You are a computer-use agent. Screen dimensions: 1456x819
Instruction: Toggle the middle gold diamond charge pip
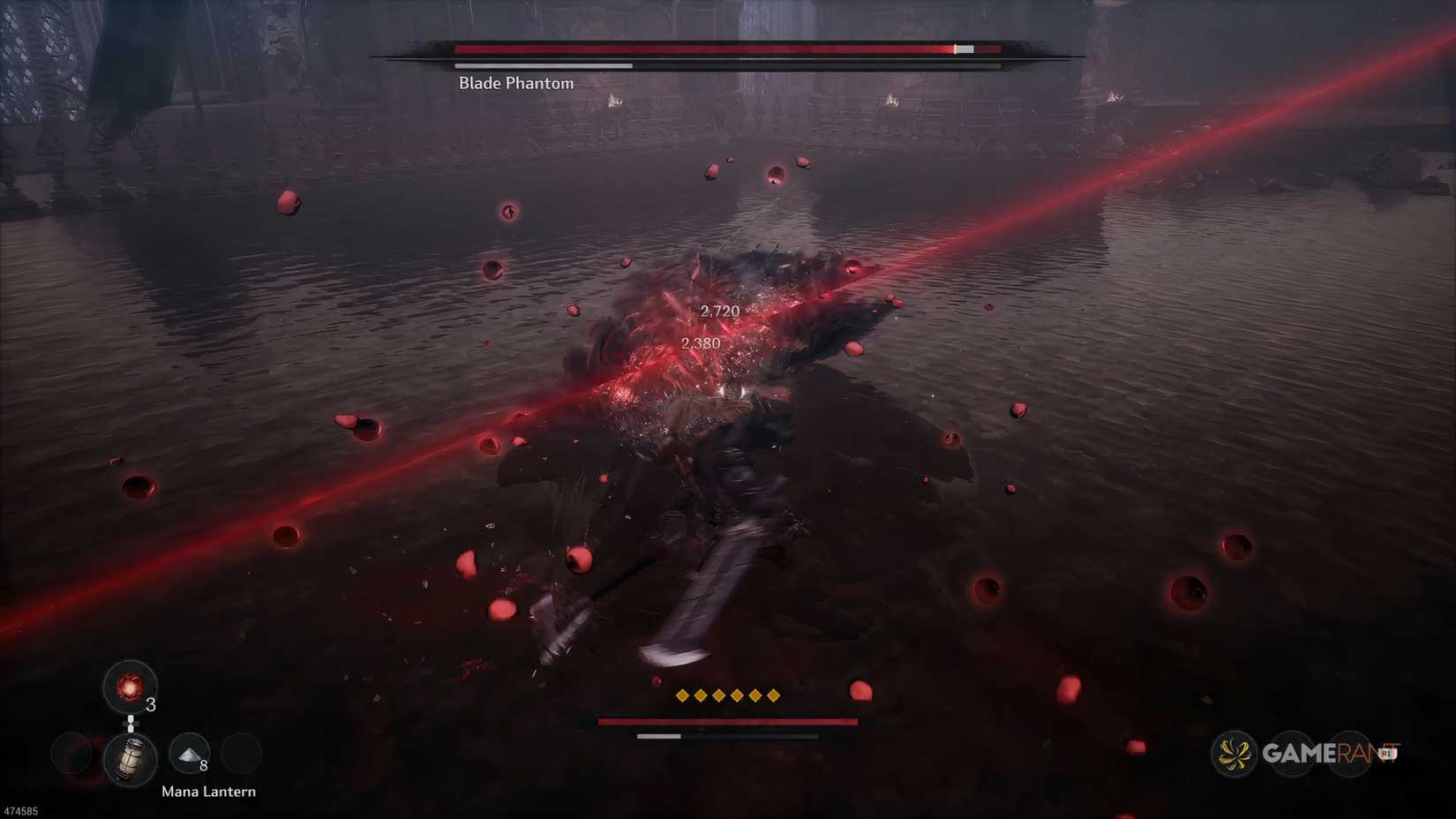coord(727,695)
